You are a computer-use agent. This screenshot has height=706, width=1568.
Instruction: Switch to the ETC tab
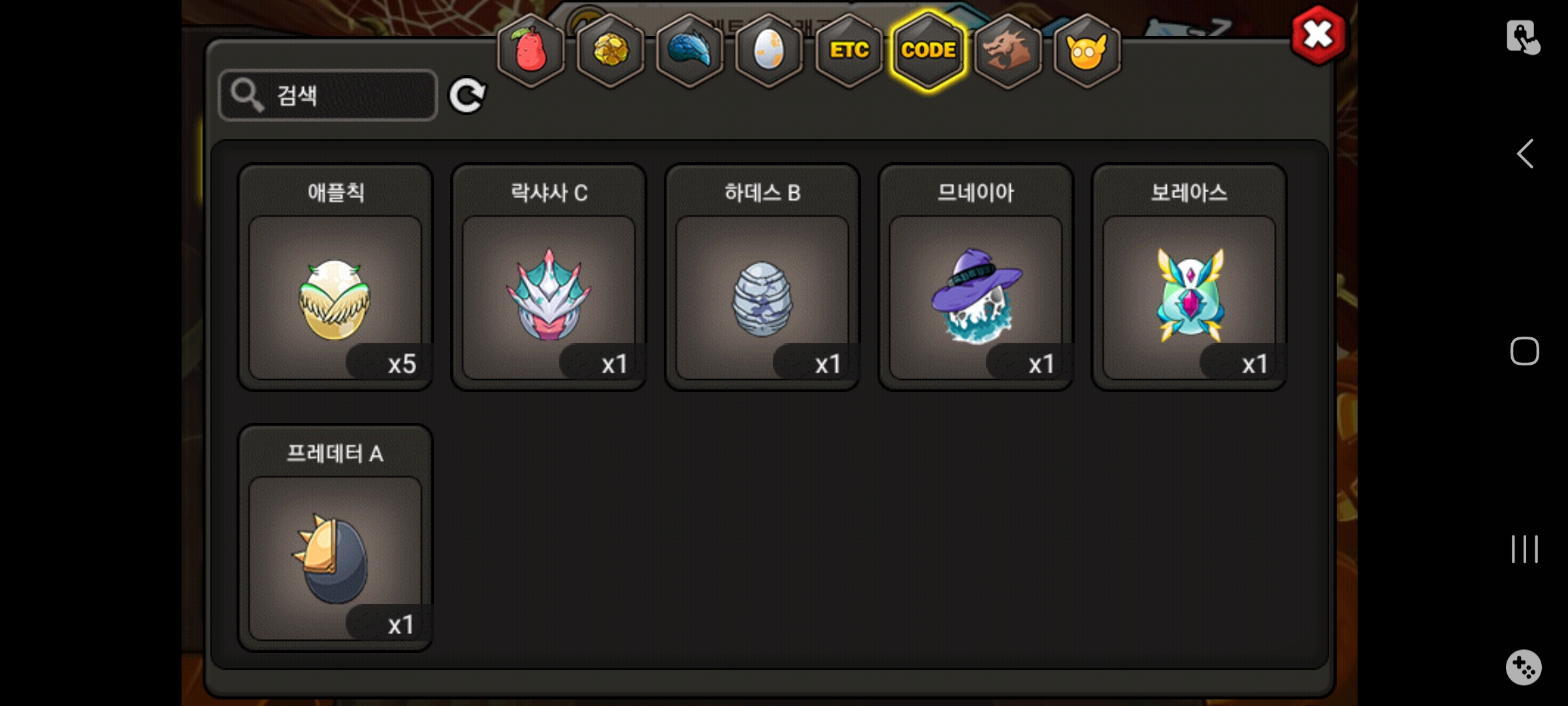(849, 51)
